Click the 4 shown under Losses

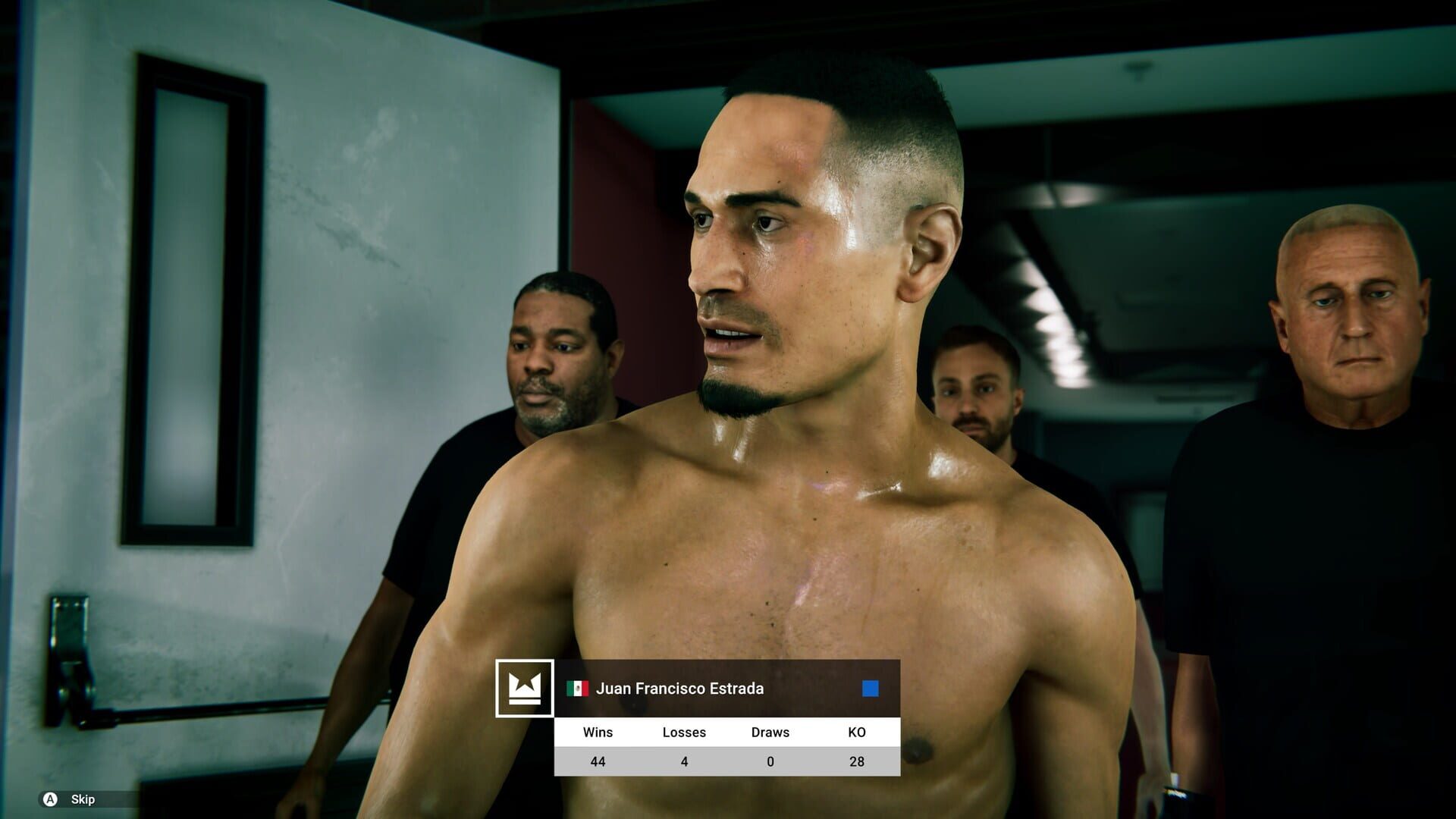click(685, 761)
